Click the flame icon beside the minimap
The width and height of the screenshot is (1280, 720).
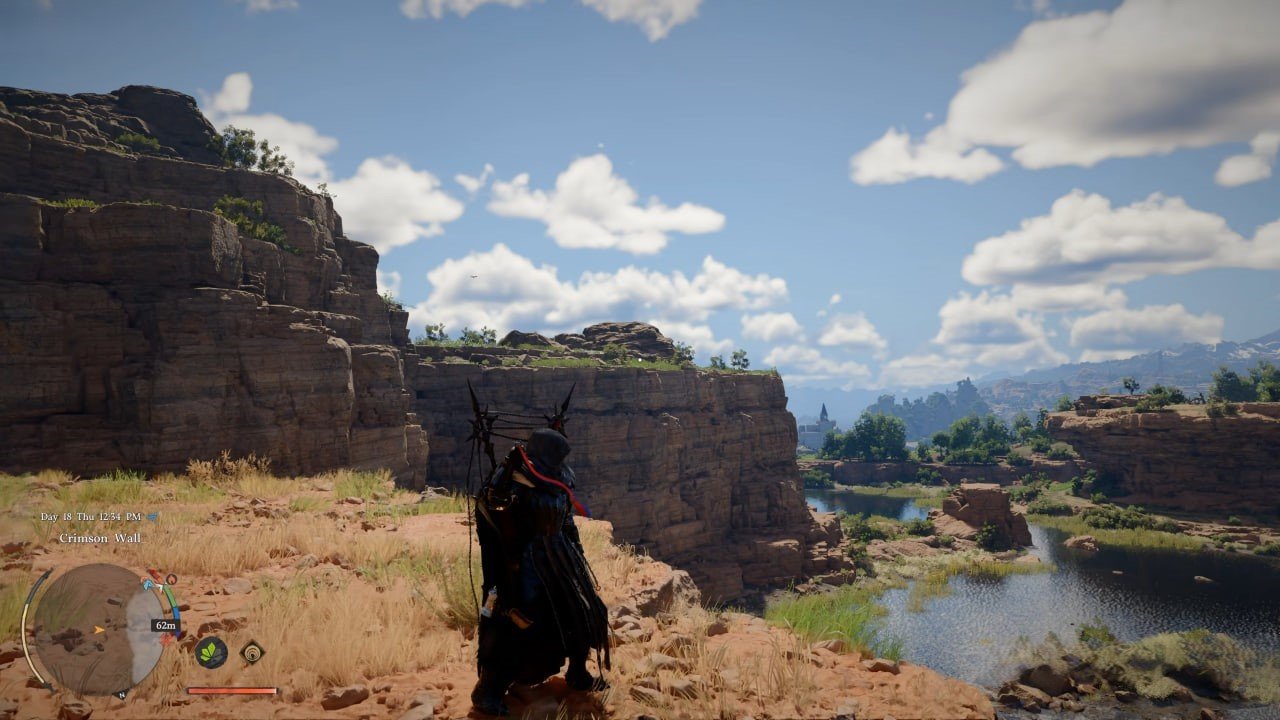(171, 579)
